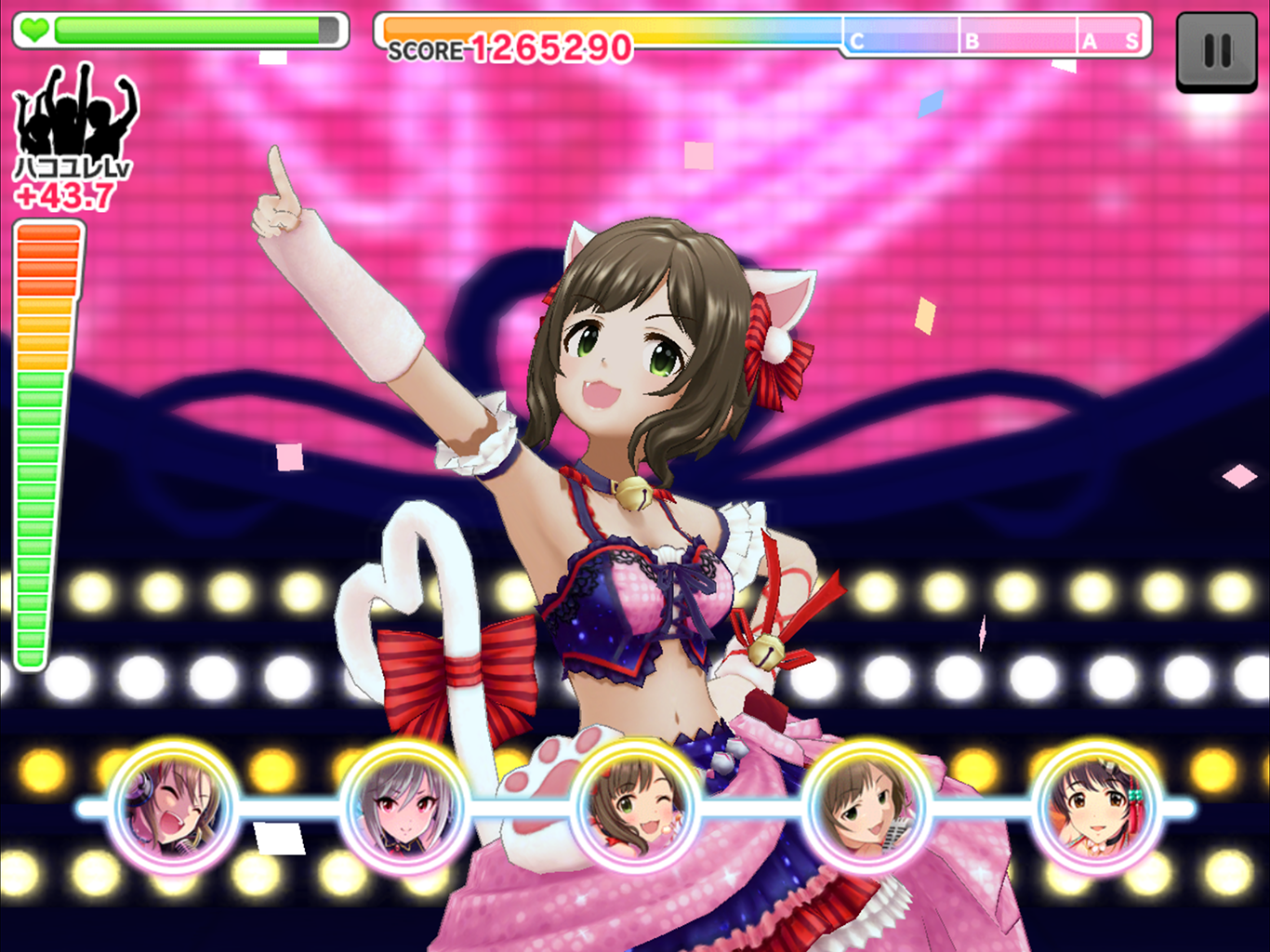This screenshot has width=1270, height=952.
Task: Pause the live with the pause button
Action: 1216,52
